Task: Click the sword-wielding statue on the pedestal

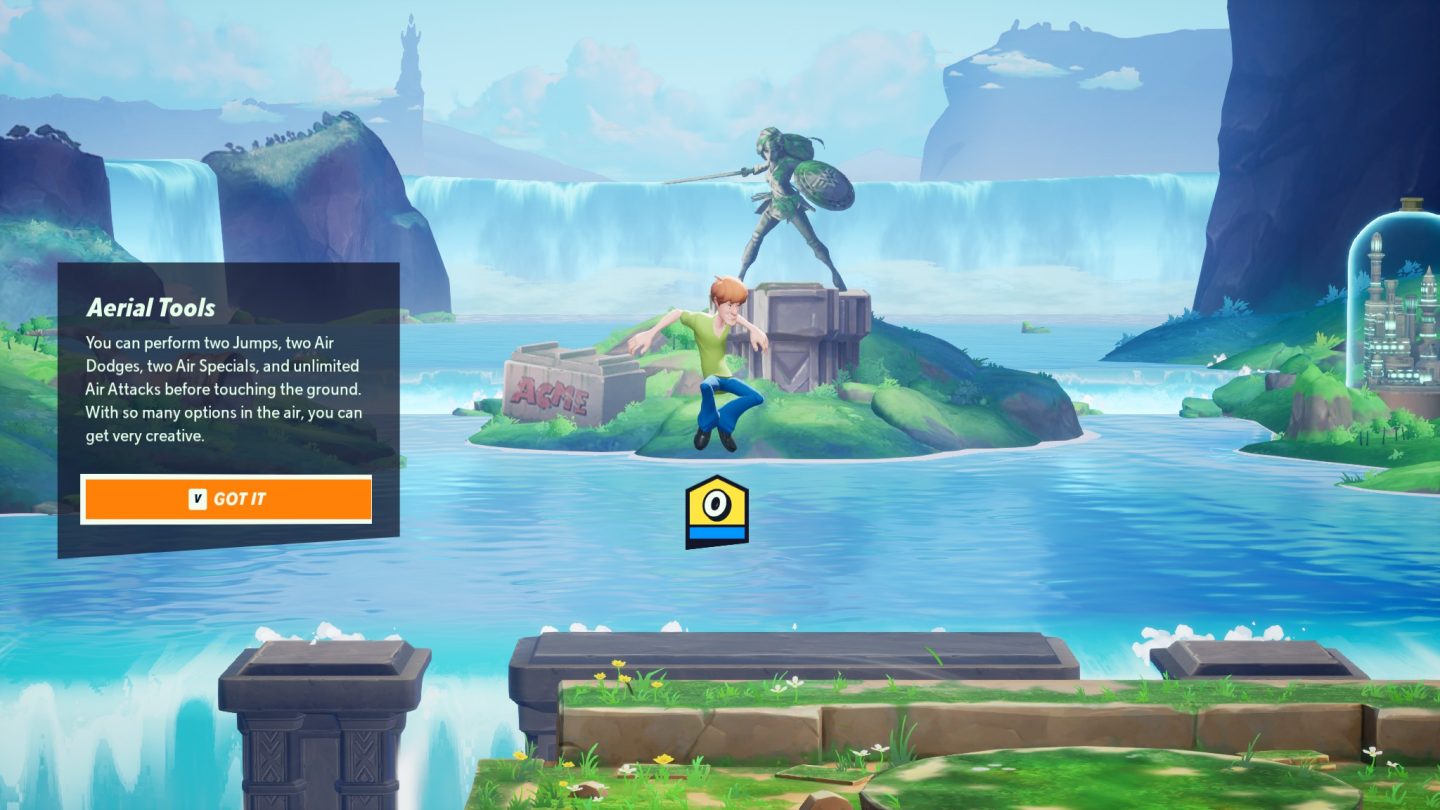Action: 785,200
